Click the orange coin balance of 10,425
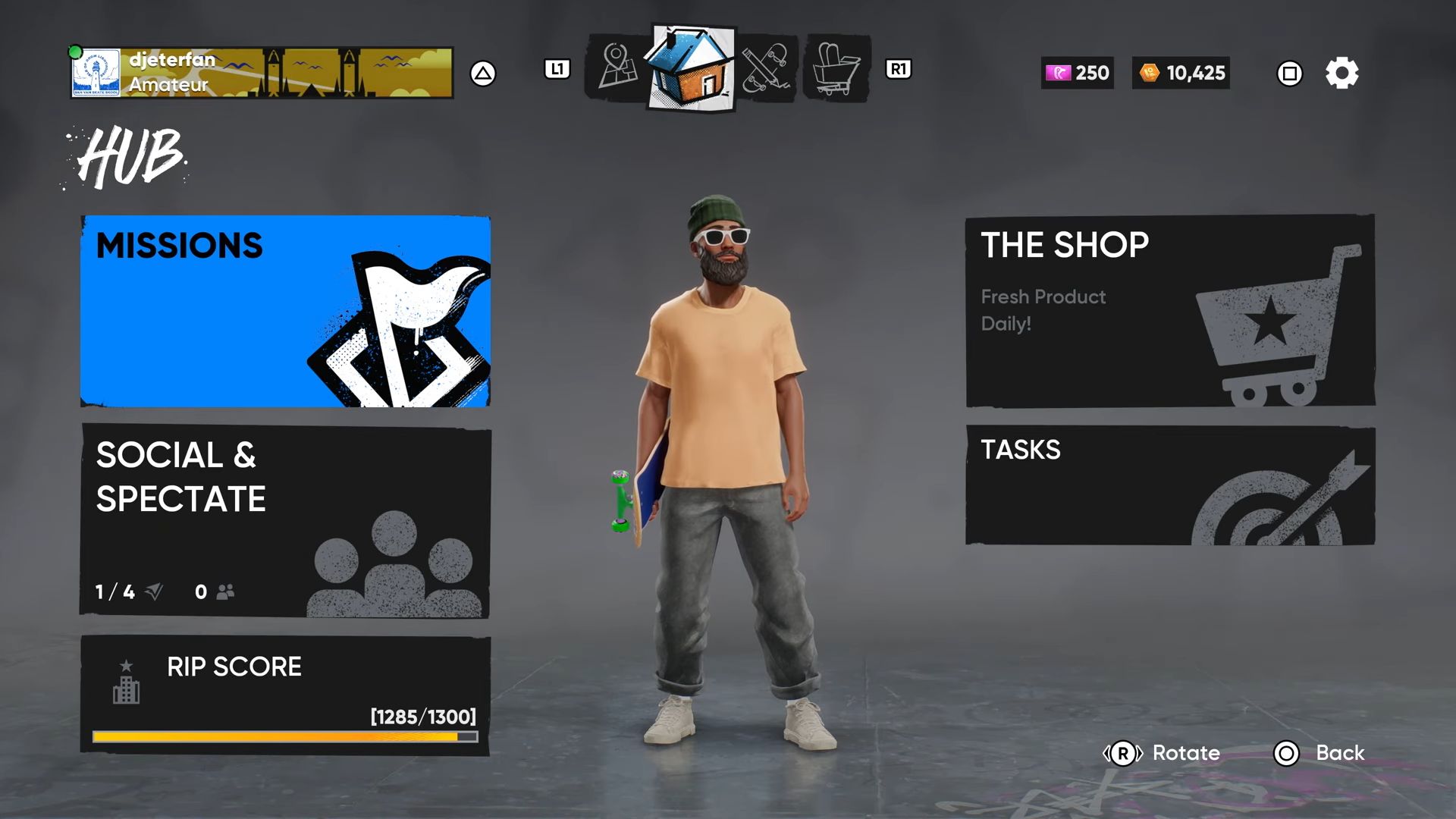The height and width of the screenshot is (819, 1456). point(1181,73)
